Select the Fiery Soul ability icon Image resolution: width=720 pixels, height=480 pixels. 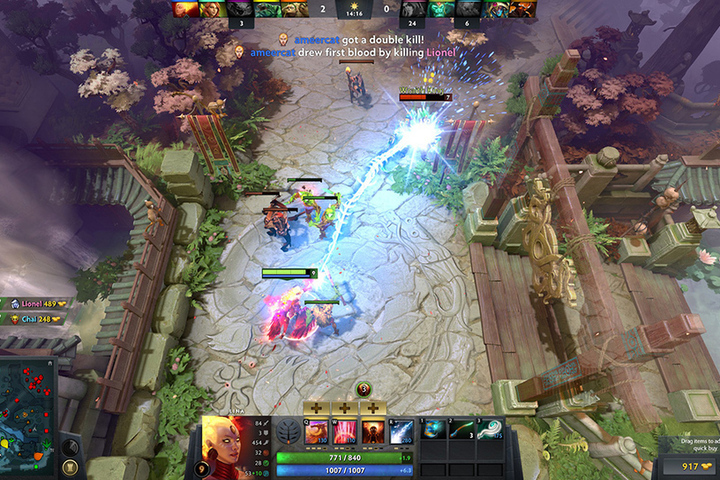pyautogui.click(x=373, y=432)
